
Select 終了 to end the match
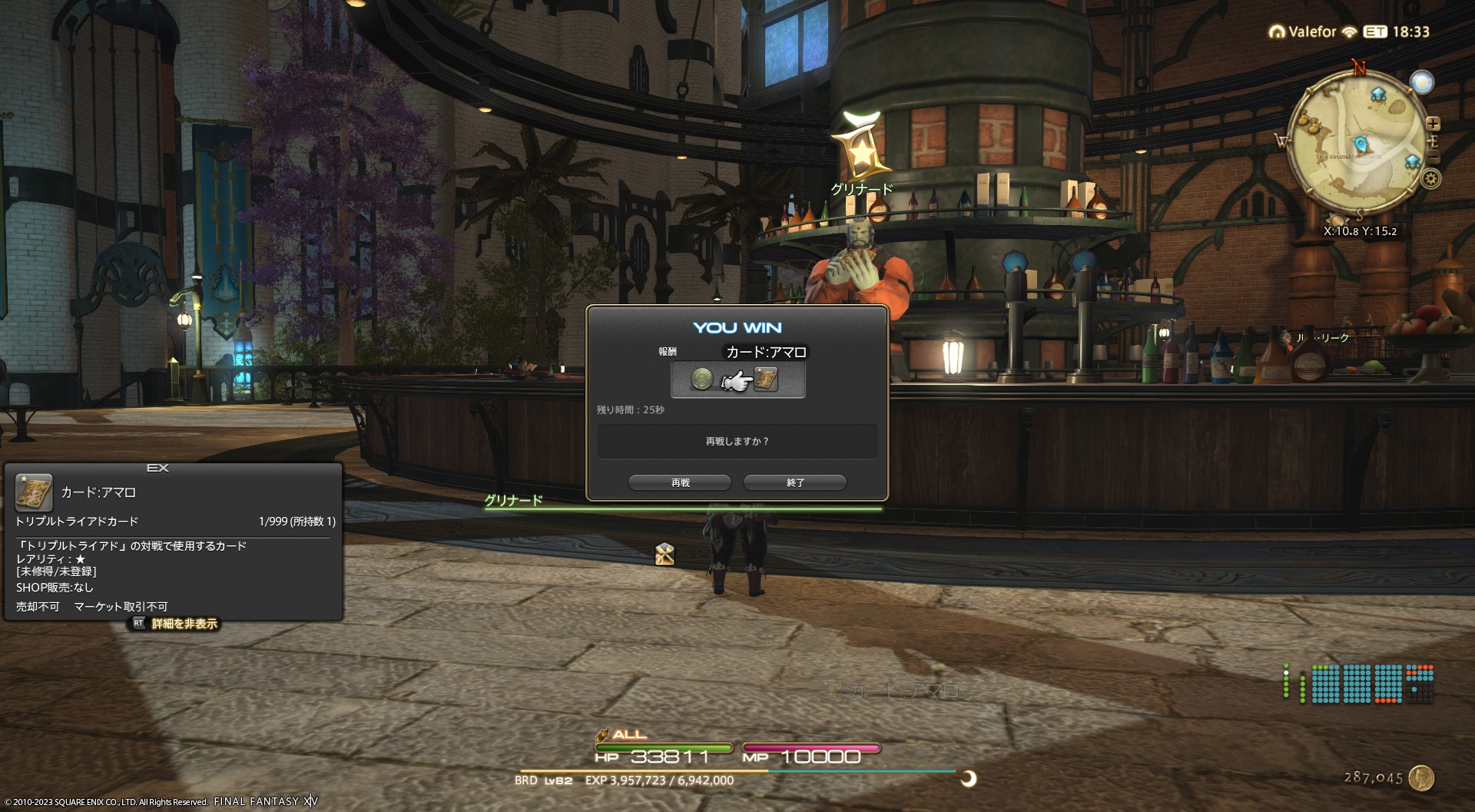(x=795, y=482)
